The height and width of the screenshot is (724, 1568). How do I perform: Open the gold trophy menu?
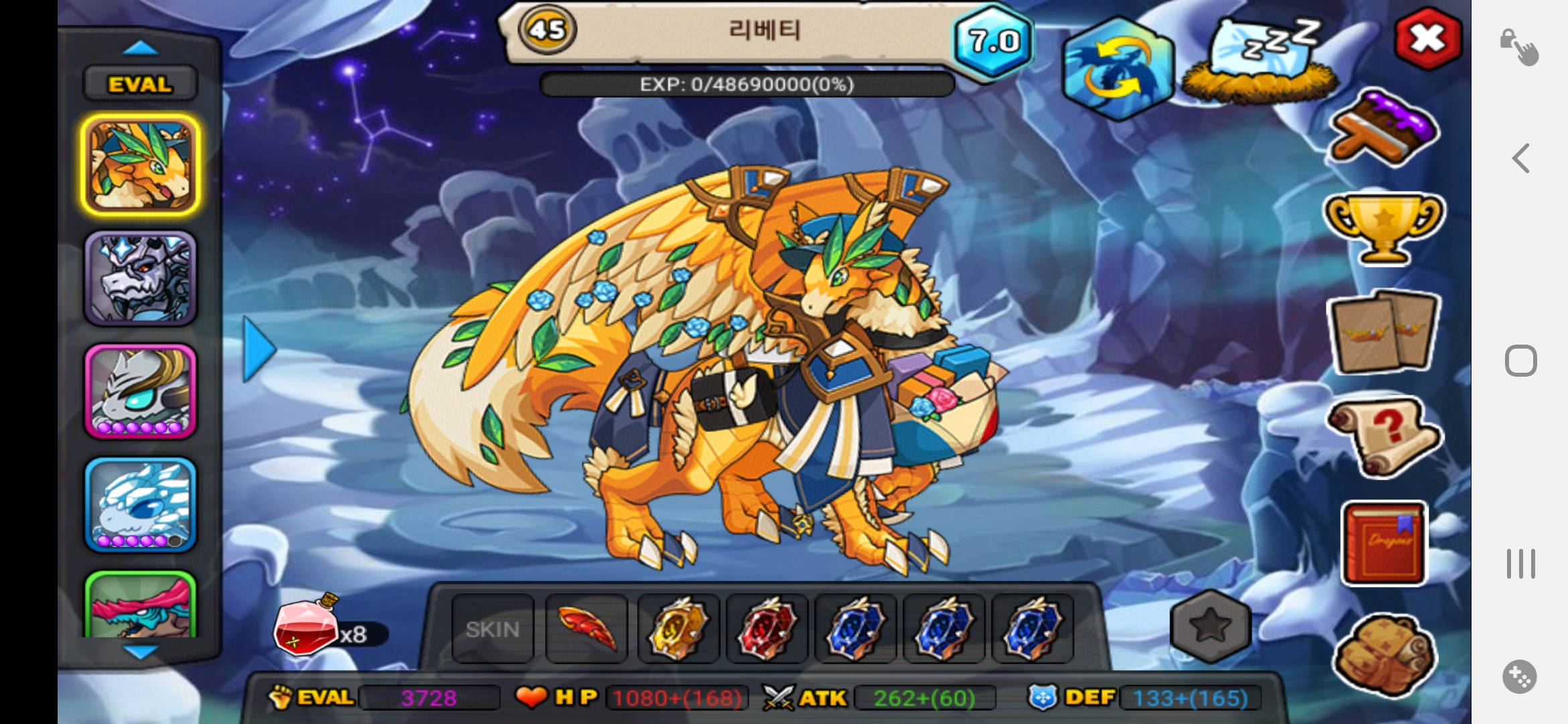point(1384,228)
